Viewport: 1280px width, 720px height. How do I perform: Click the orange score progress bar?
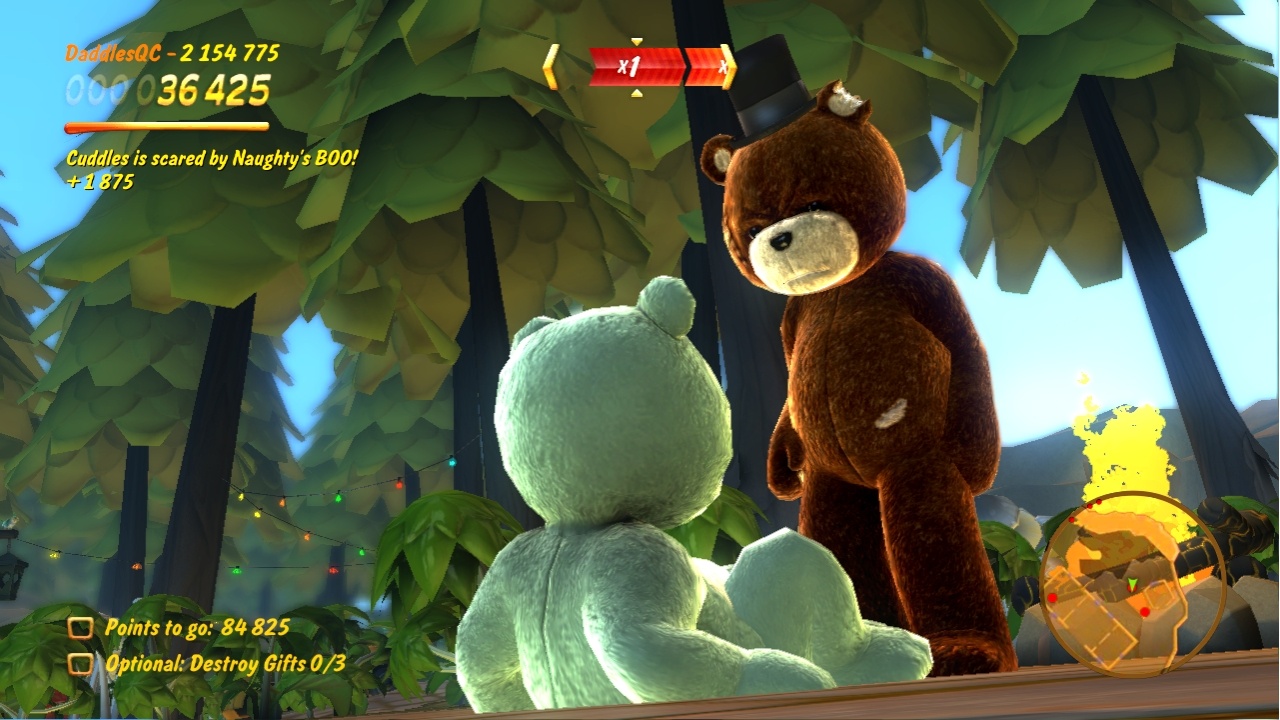(x=166, y=127)
